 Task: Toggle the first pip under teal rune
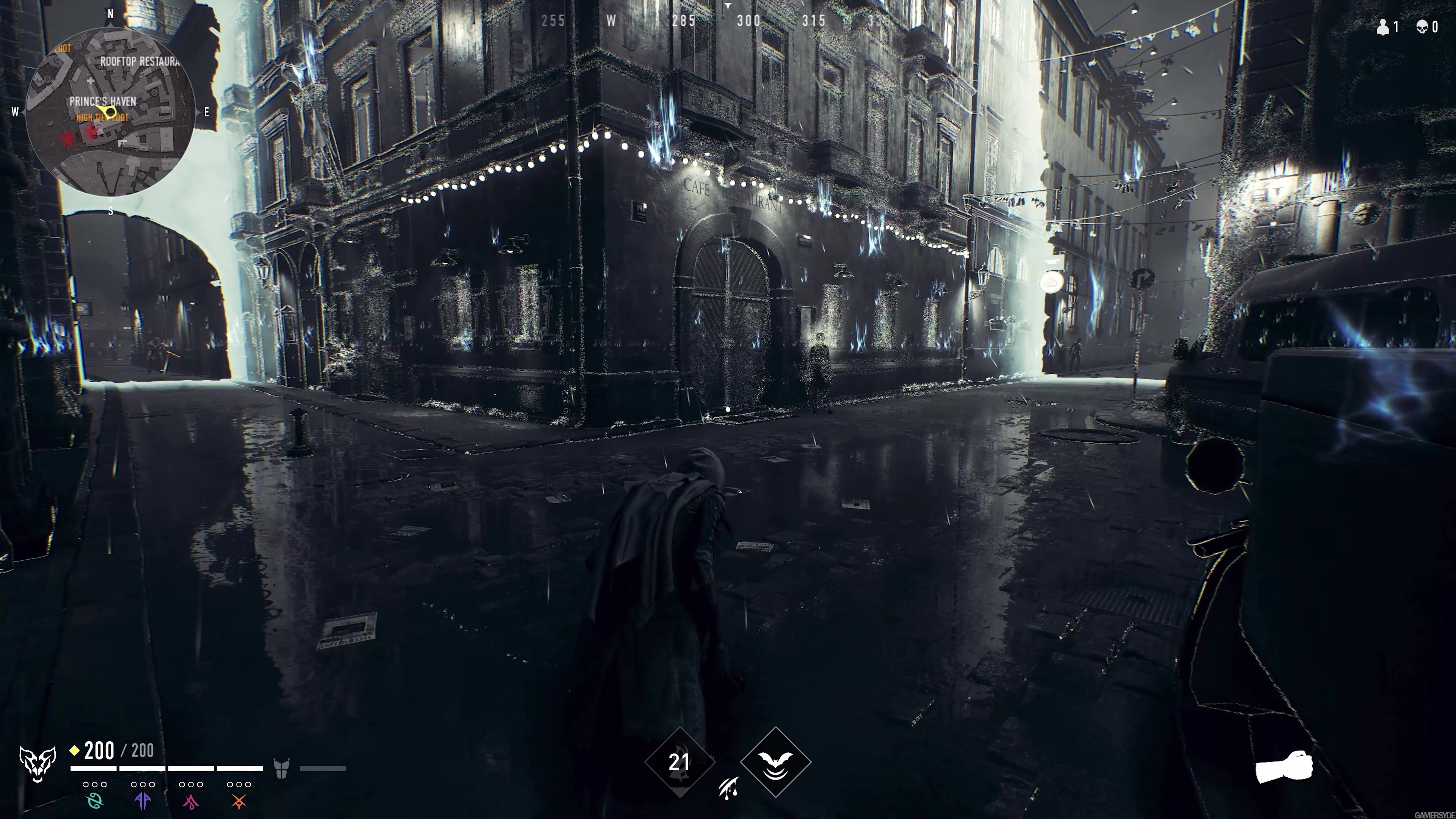click(x=86, y=784)
